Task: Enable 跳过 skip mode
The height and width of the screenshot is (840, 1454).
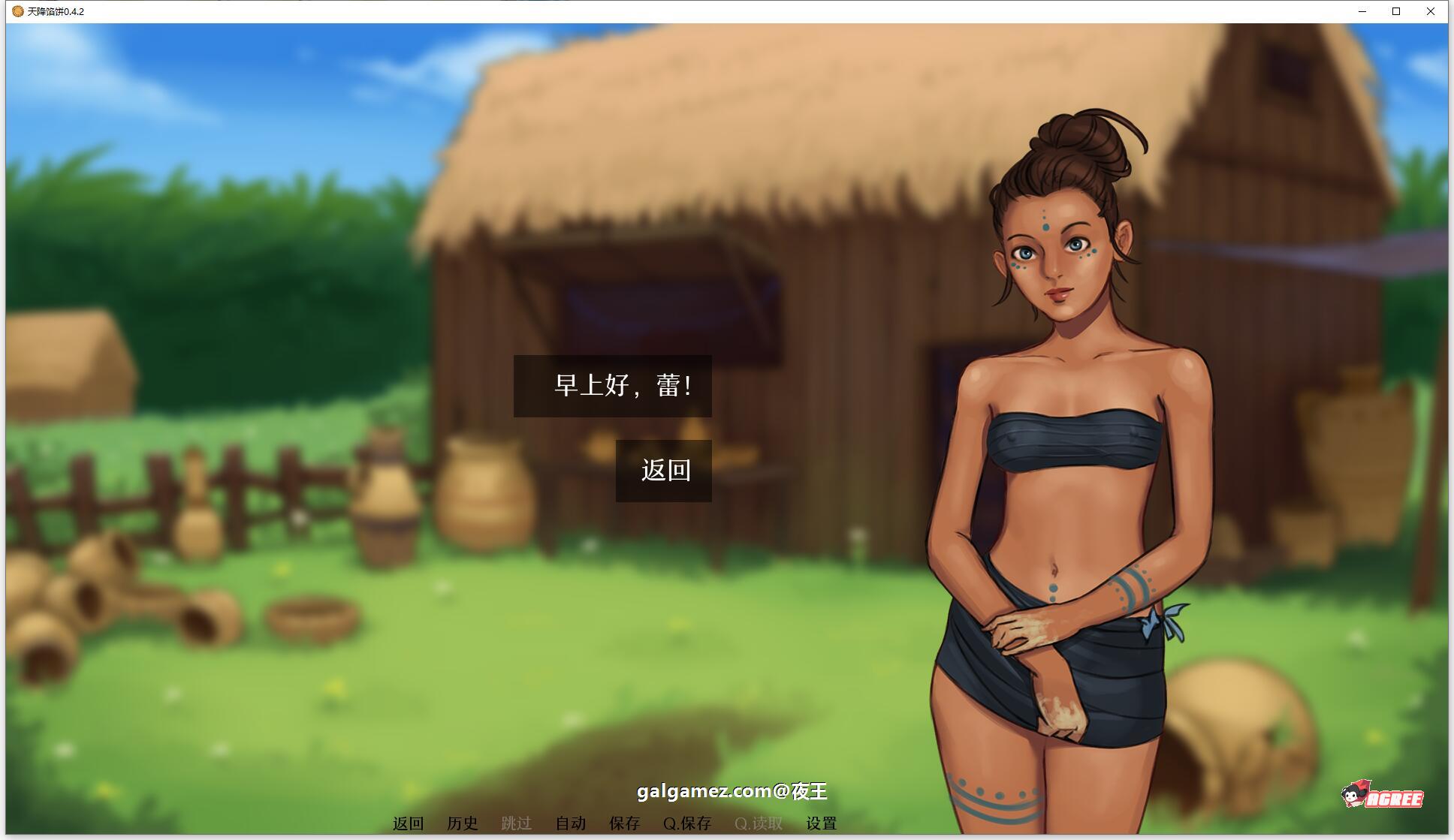Action: (518, 823)
